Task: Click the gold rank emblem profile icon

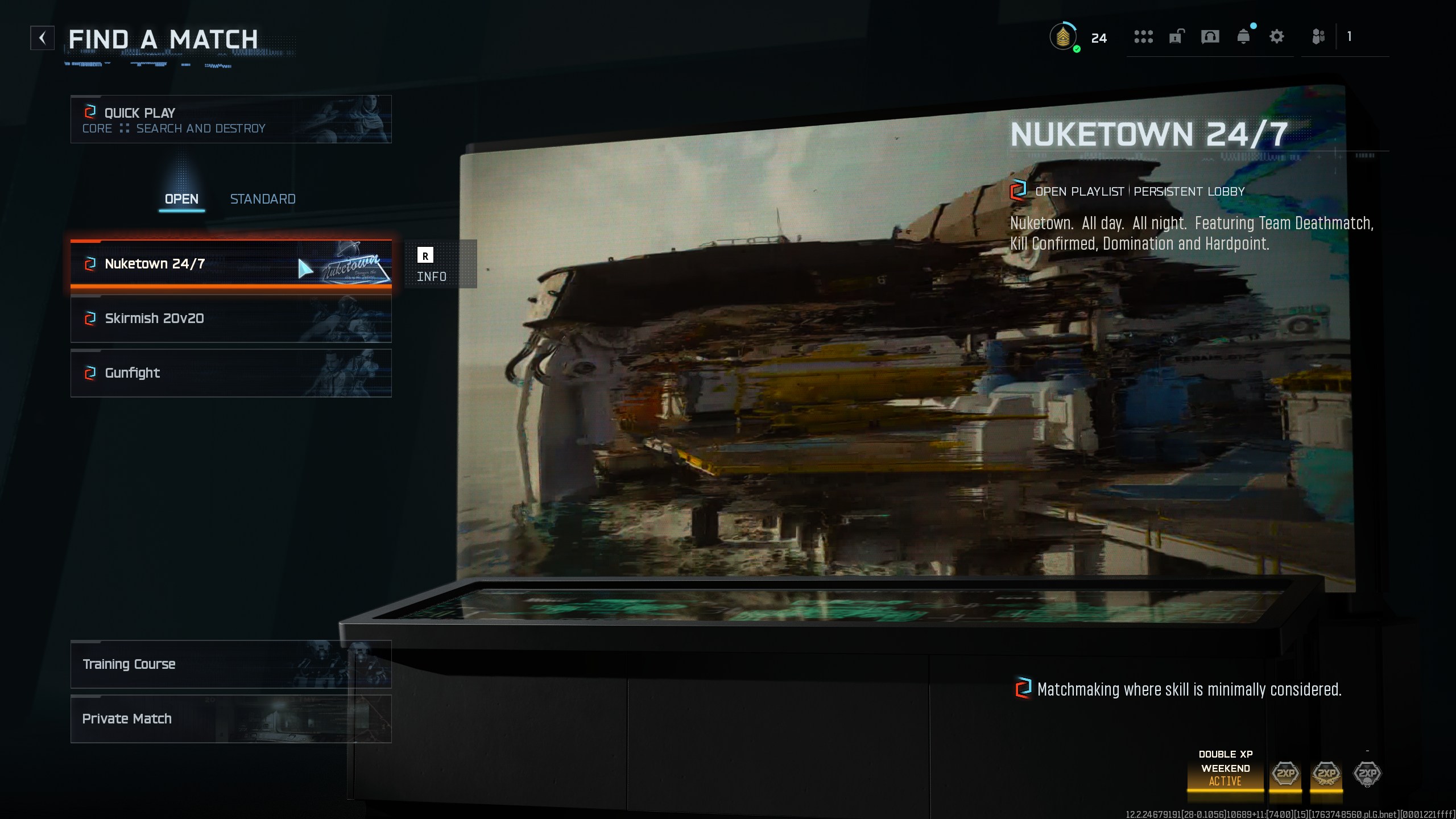Action: [x=1062, y=38]
